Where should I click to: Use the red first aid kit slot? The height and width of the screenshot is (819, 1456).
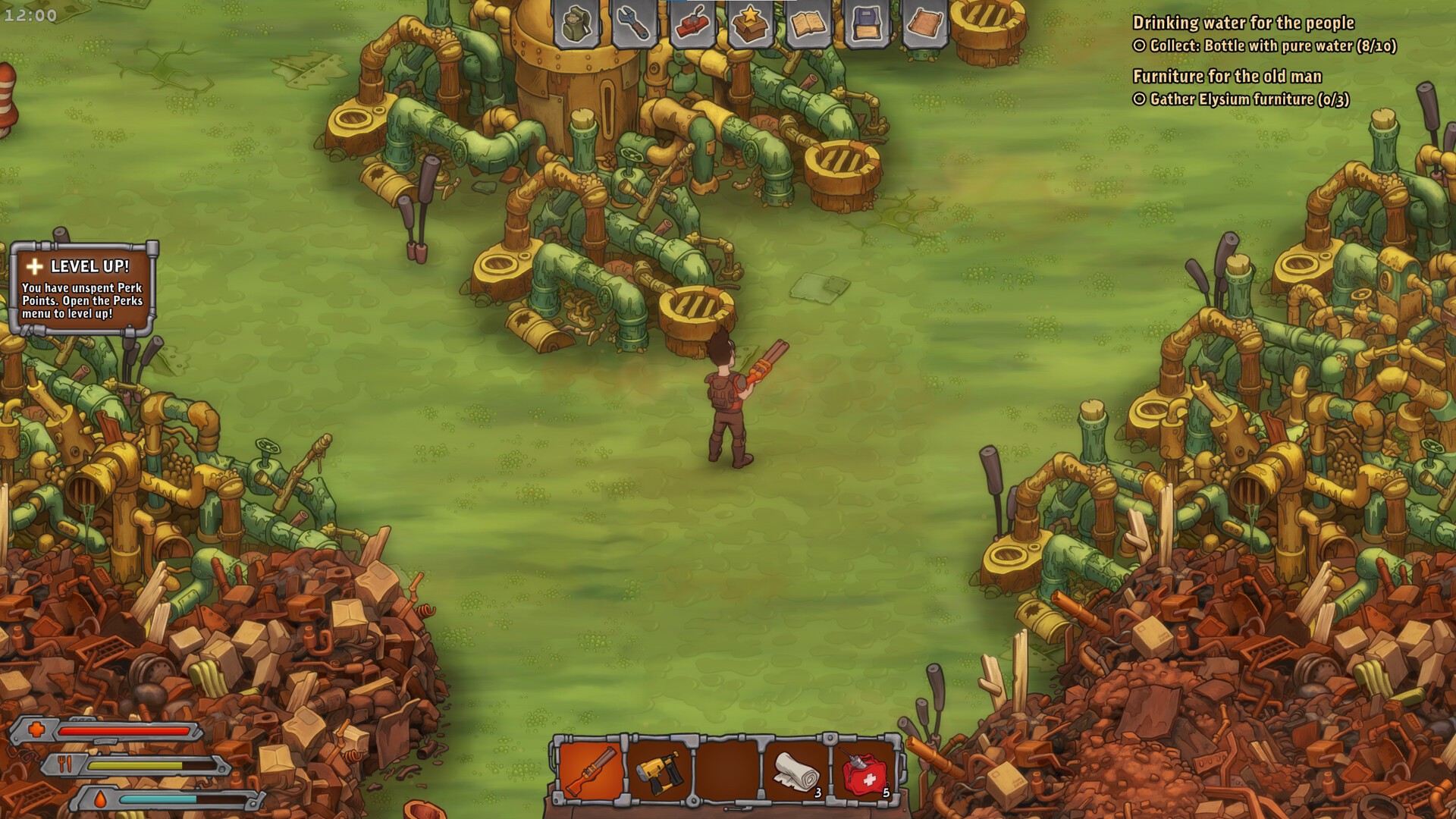coord(864,770)
